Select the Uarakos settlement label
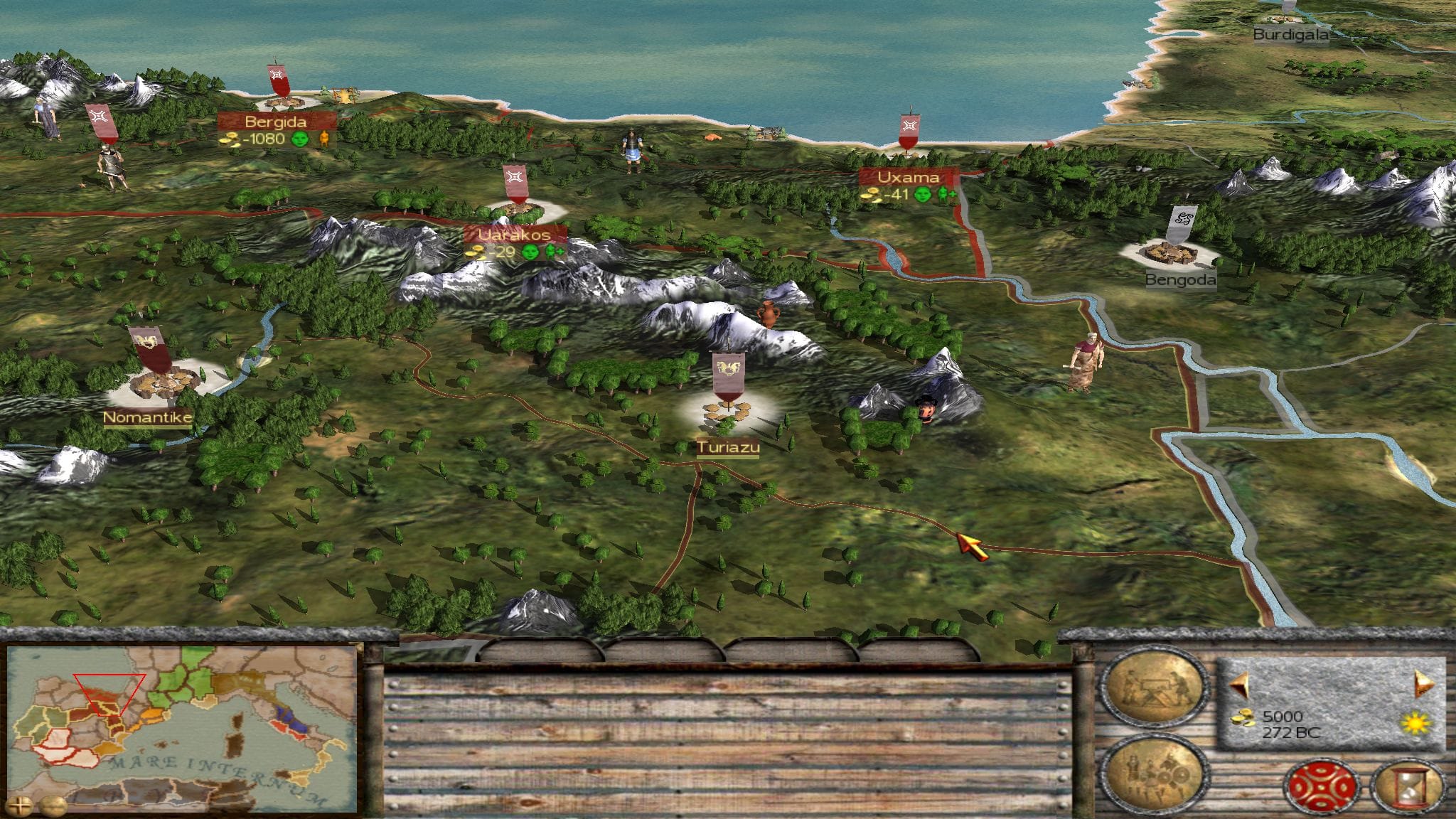Viewport: 1456px width, 819px height. (x=515, y=234)
